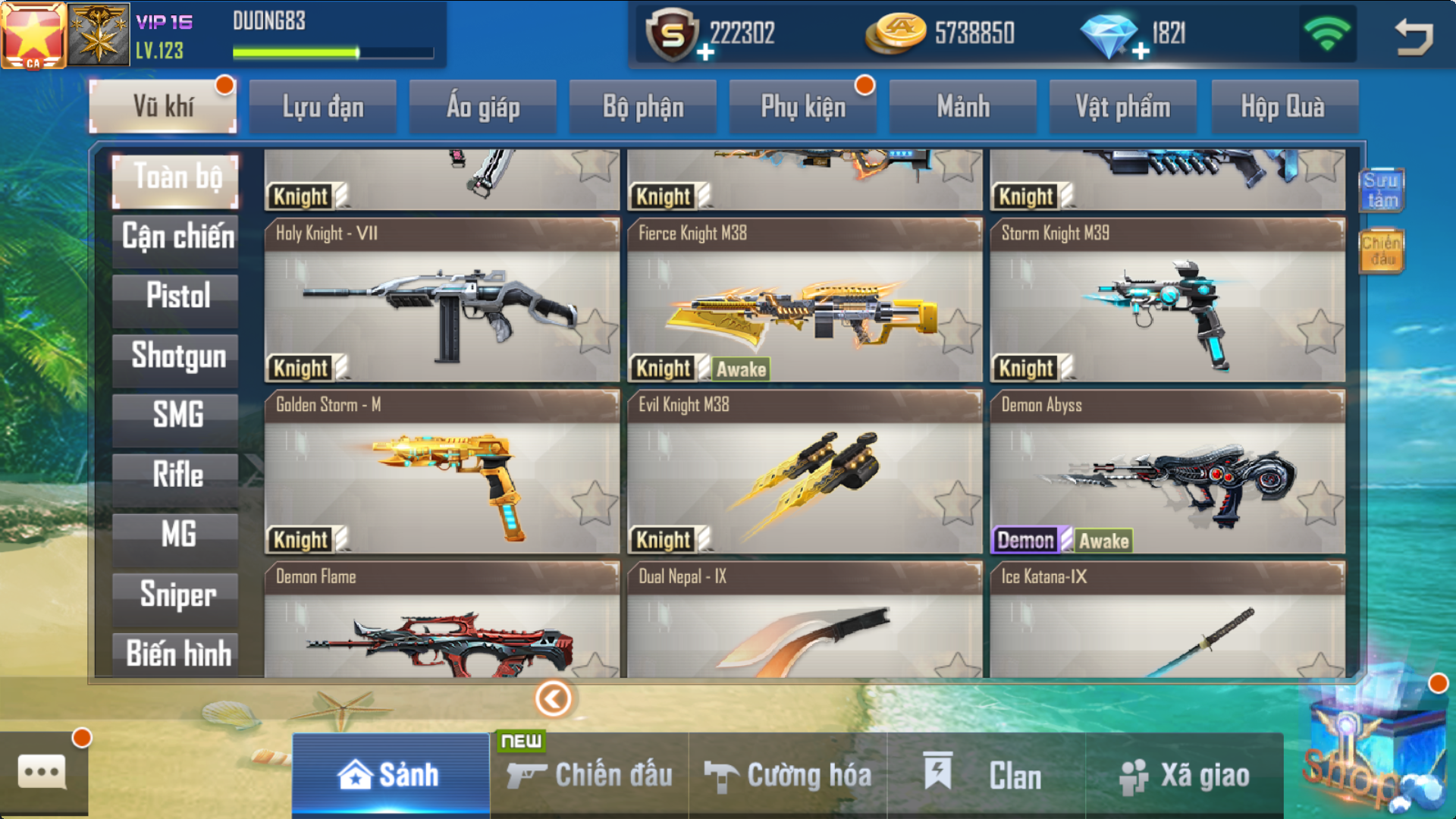Filter weapons by Pistol
The width and height of the screenshot is (1456, 819).
point(177,297)
